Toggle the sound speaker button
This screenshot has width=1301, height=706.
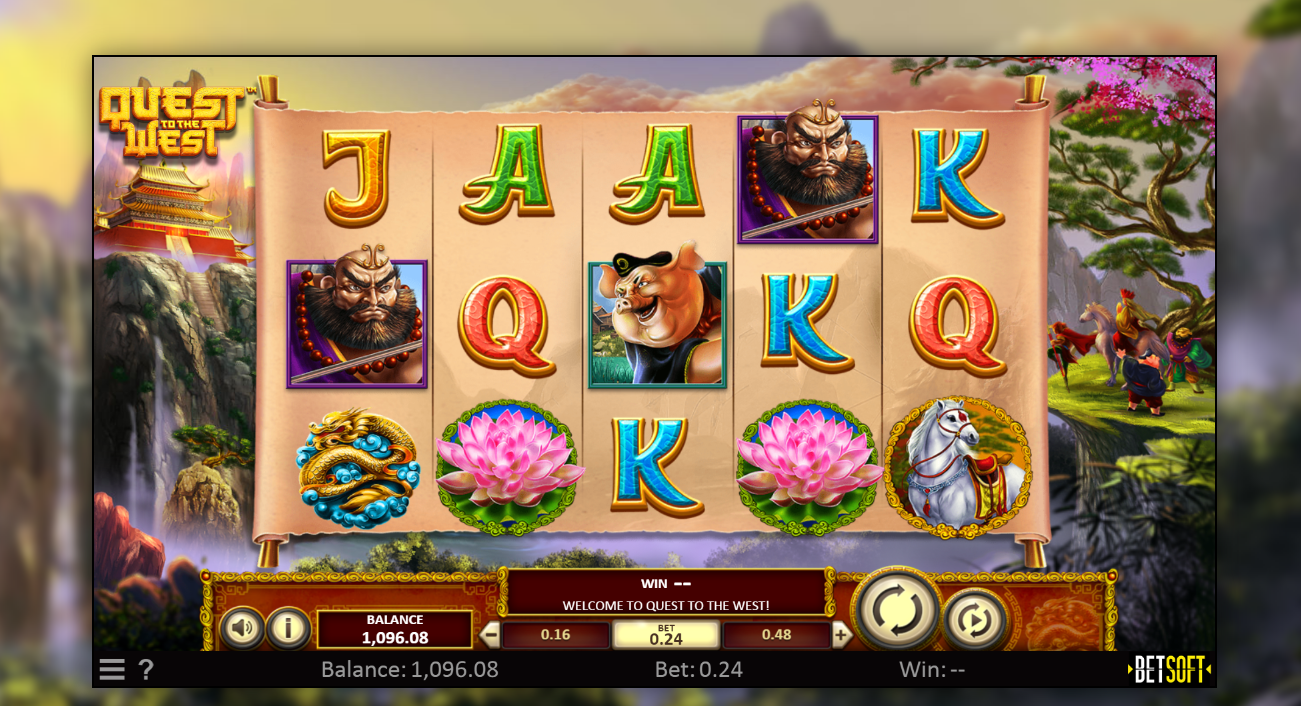(x=242, y=628)
